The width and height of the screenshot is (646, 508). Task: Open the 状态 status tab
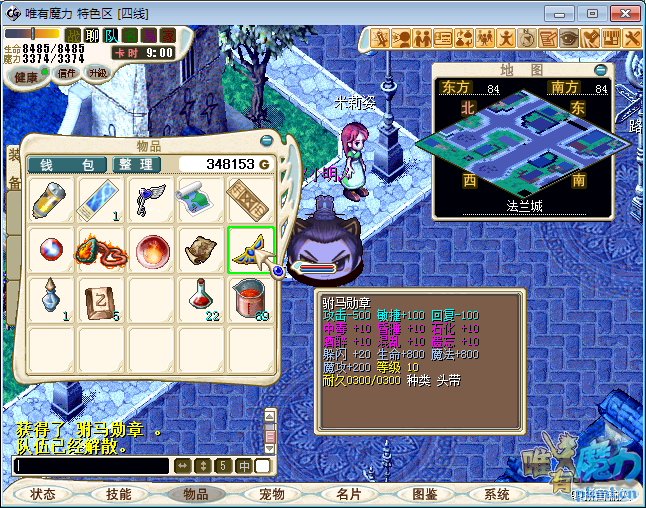pyautogui.click(x=44, y=494)
